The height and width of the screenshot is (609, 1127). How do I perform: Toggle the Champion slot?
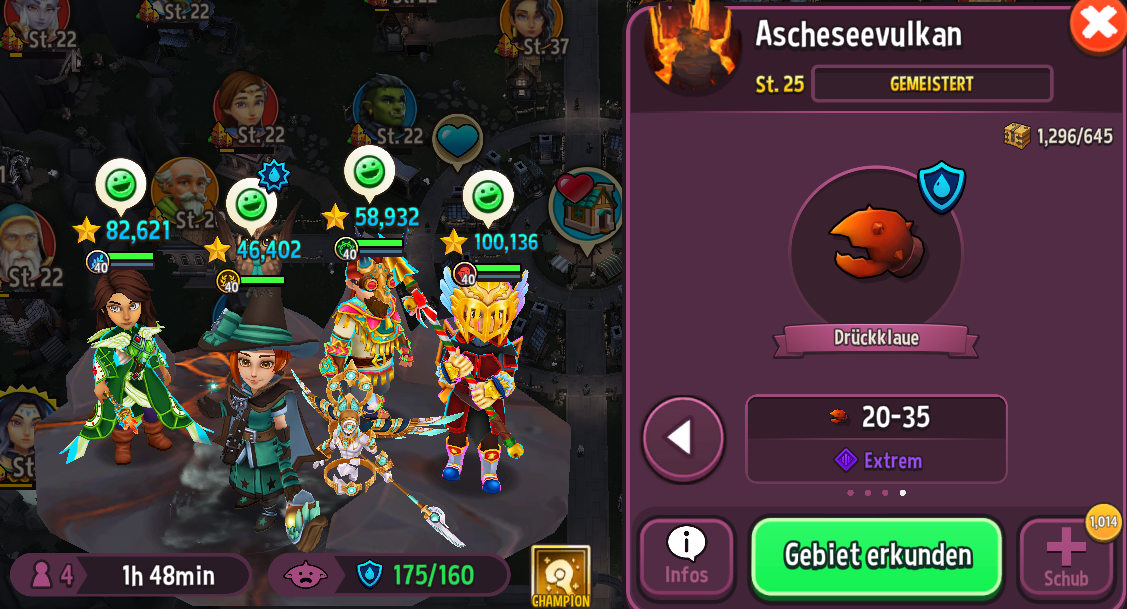pos(560,575)
